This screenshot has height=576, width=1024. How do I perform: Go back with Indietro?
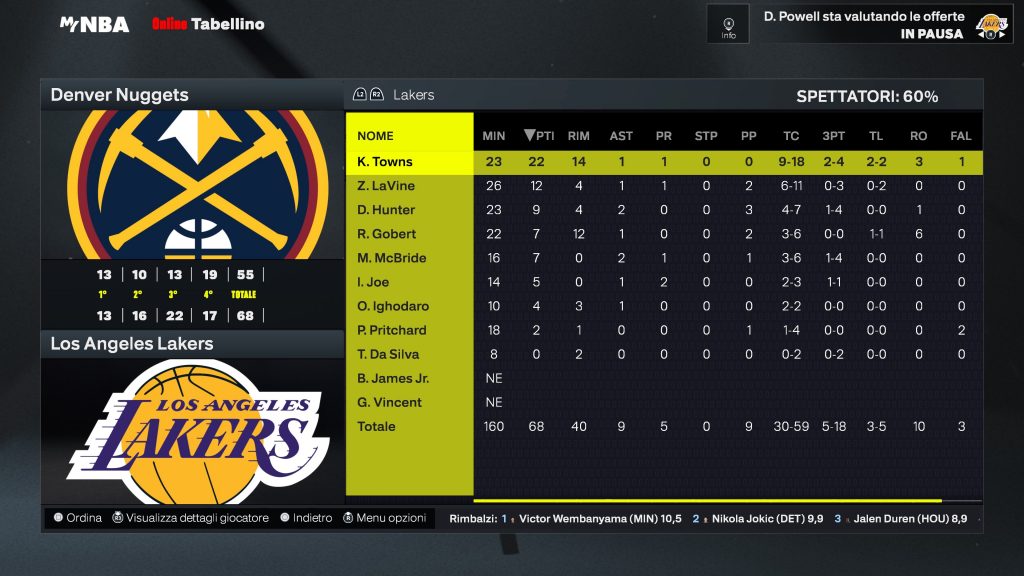coord(306,518)
